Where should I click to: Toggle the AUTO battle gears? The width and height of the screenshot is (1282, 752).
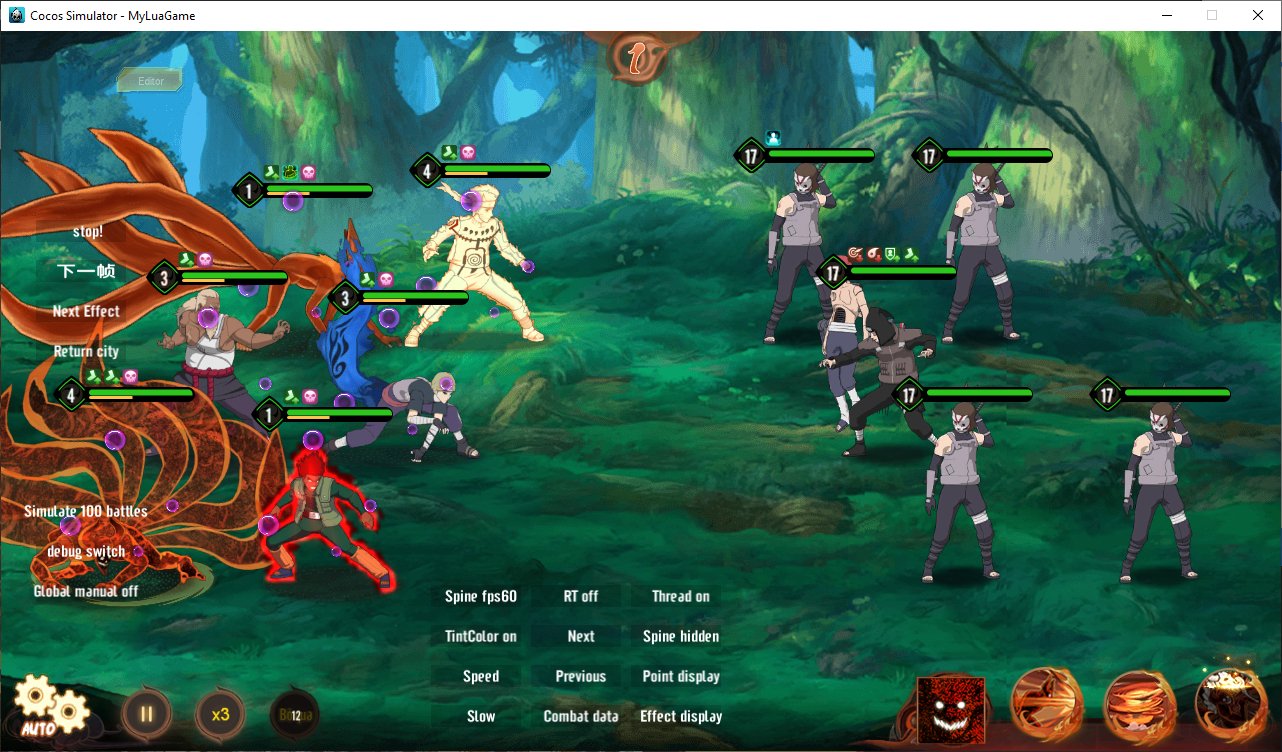50,709
